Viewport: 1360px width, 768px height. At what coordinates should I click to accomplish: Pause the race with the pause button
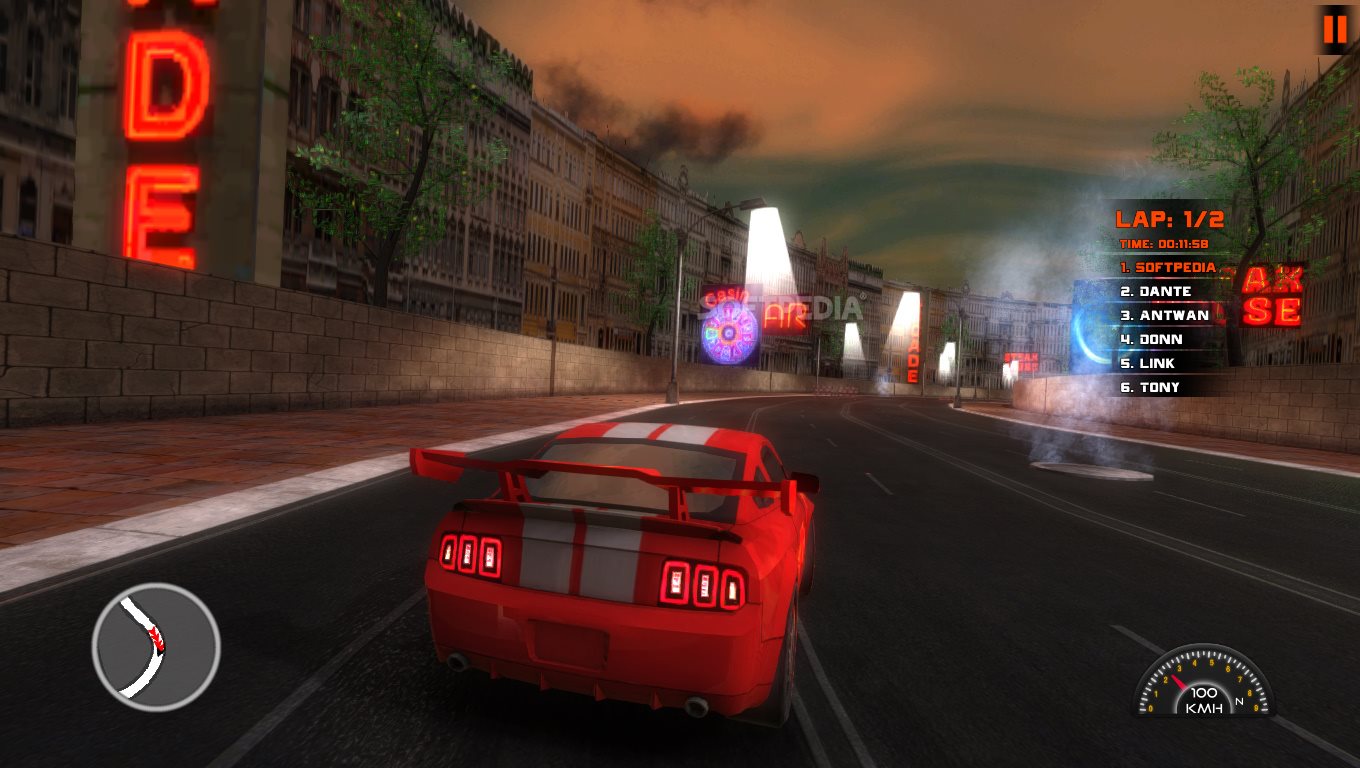coord(1335,30)
